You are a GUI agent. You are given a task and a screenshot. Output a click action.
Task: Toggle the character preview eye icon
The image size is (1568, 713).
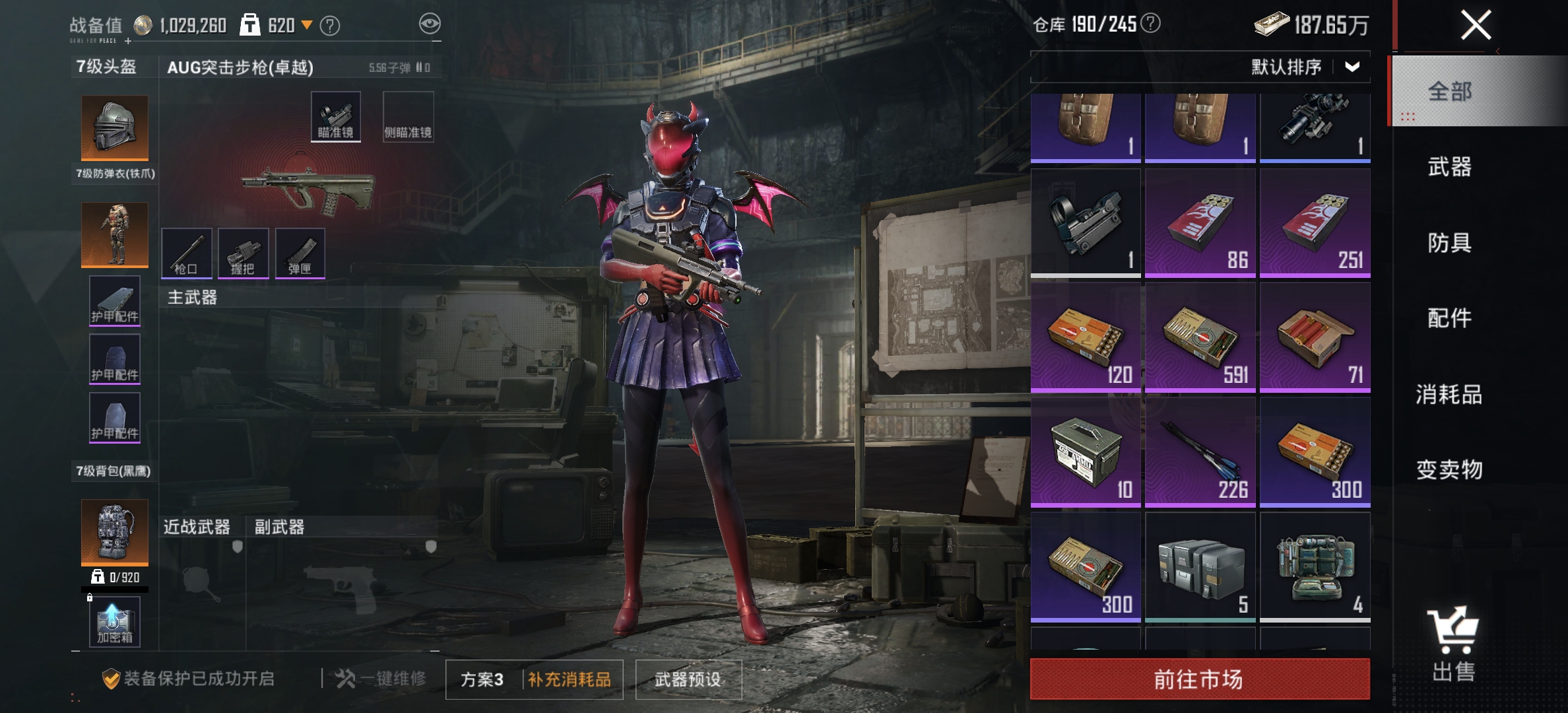click(430, 24)
